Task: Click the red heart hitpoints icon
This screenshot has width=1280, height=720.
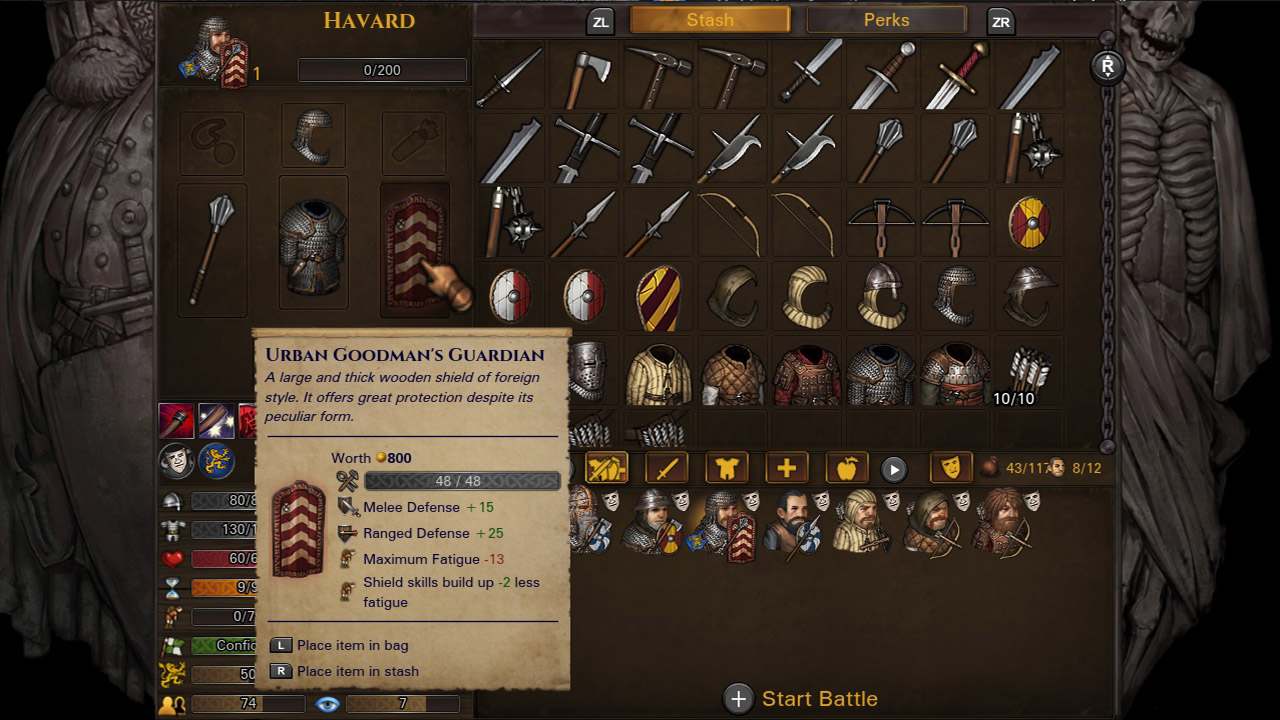Action: (172, 558)
